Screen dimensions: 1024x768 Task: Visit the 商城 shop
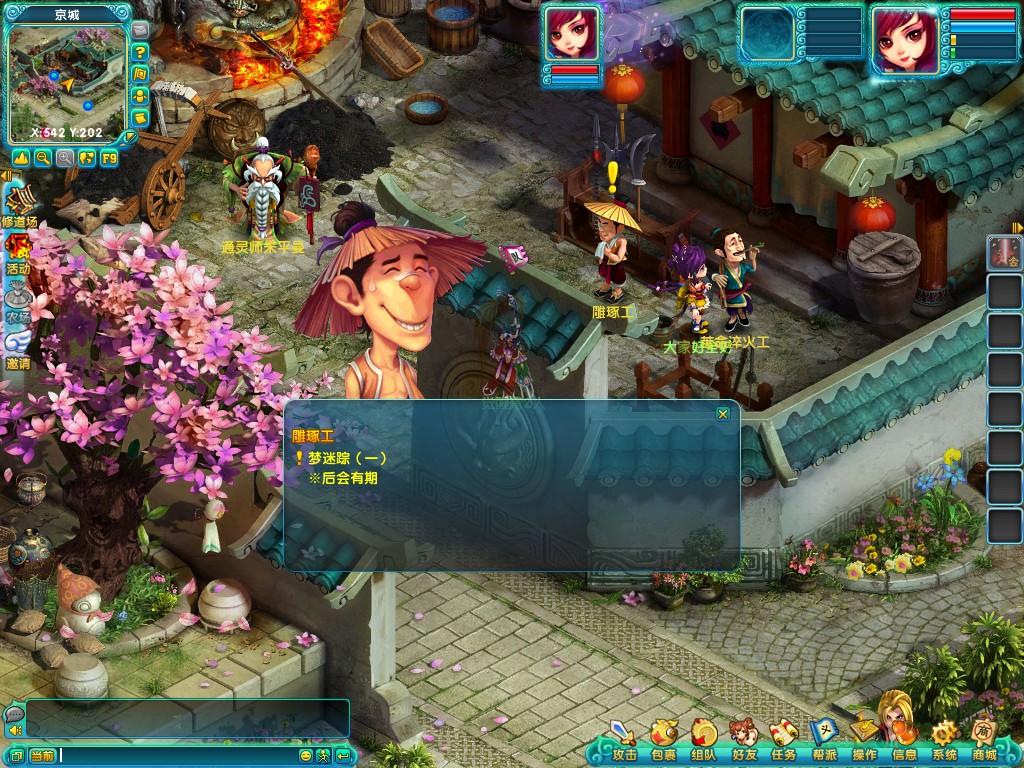click(984, 739)
